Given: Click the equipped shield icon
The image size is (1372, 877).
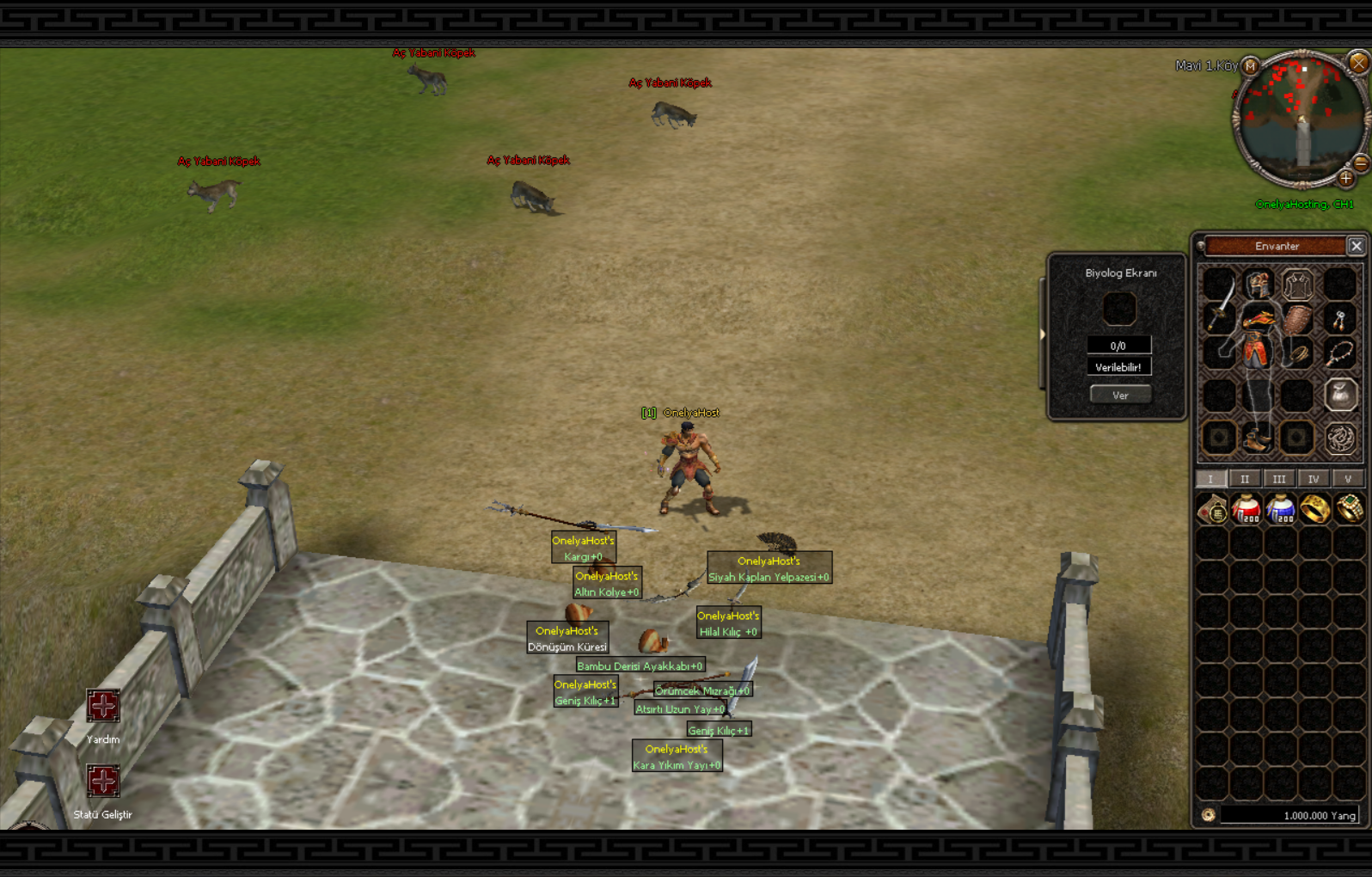Looking at the screenshot, I should (x=1296, y=319).
